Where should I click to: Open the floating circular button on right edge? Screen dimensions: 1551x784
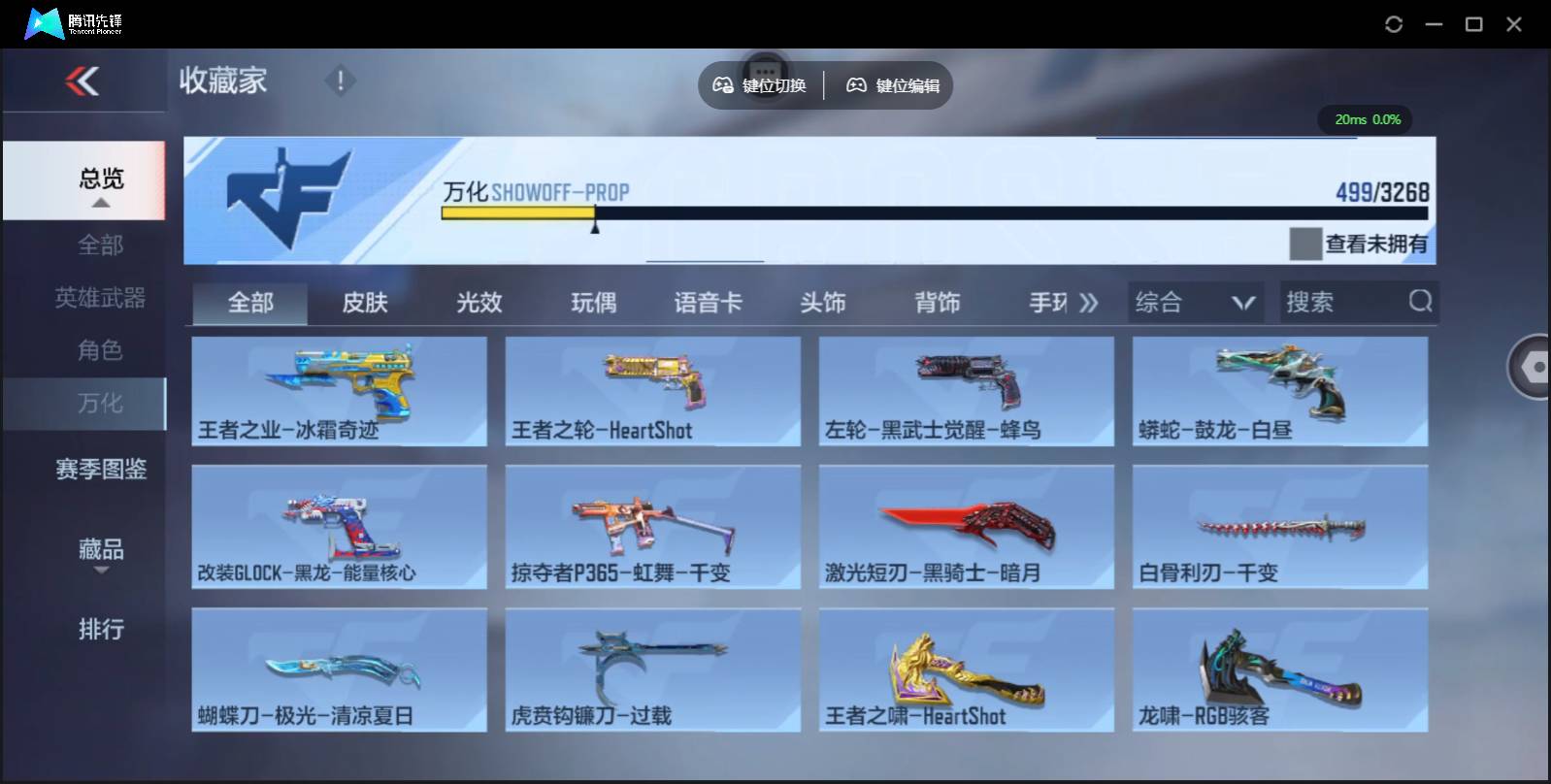coord(1532,369)
